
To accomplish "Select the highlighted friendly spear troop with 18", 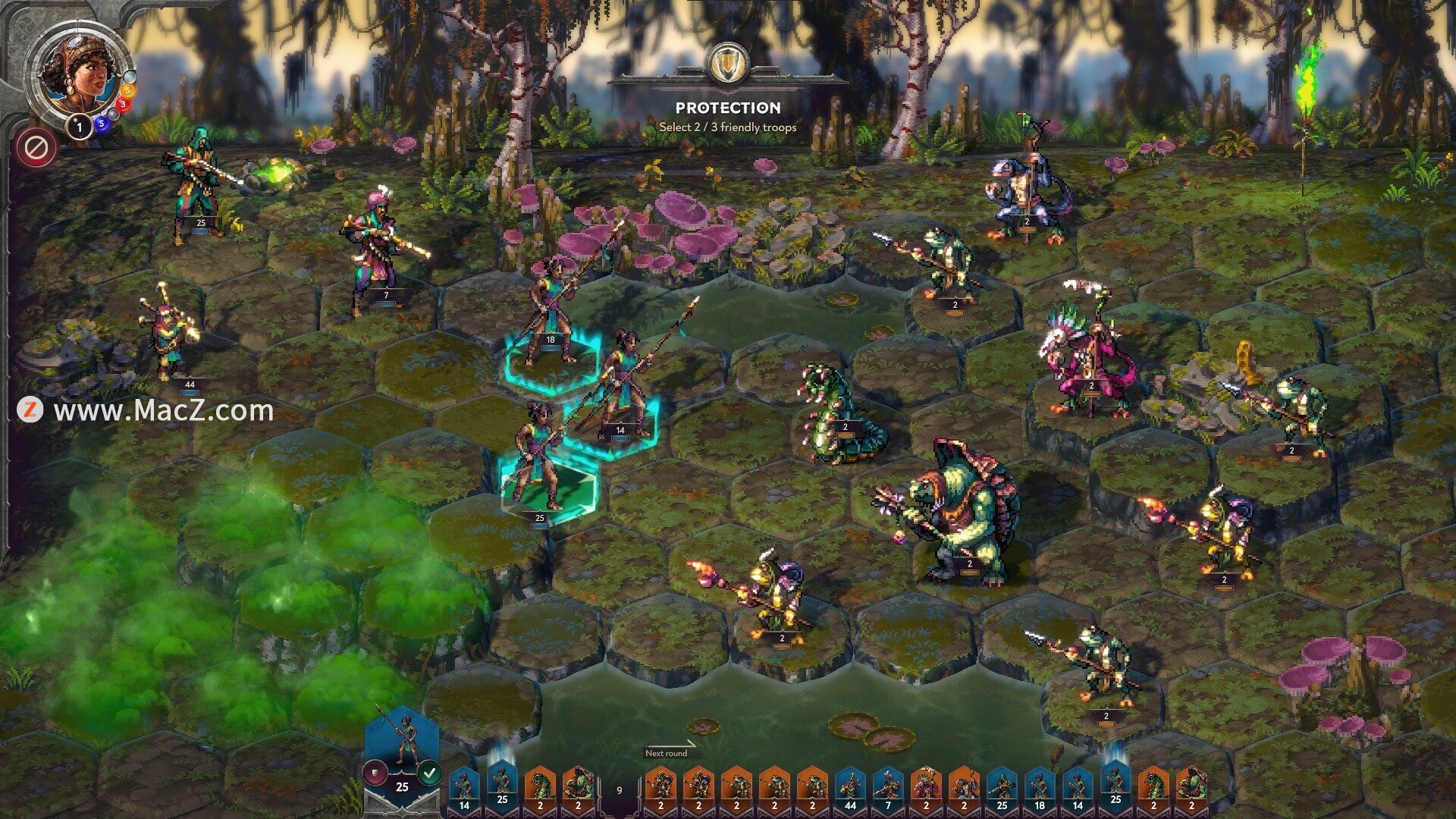I will [x=552, y=318].
